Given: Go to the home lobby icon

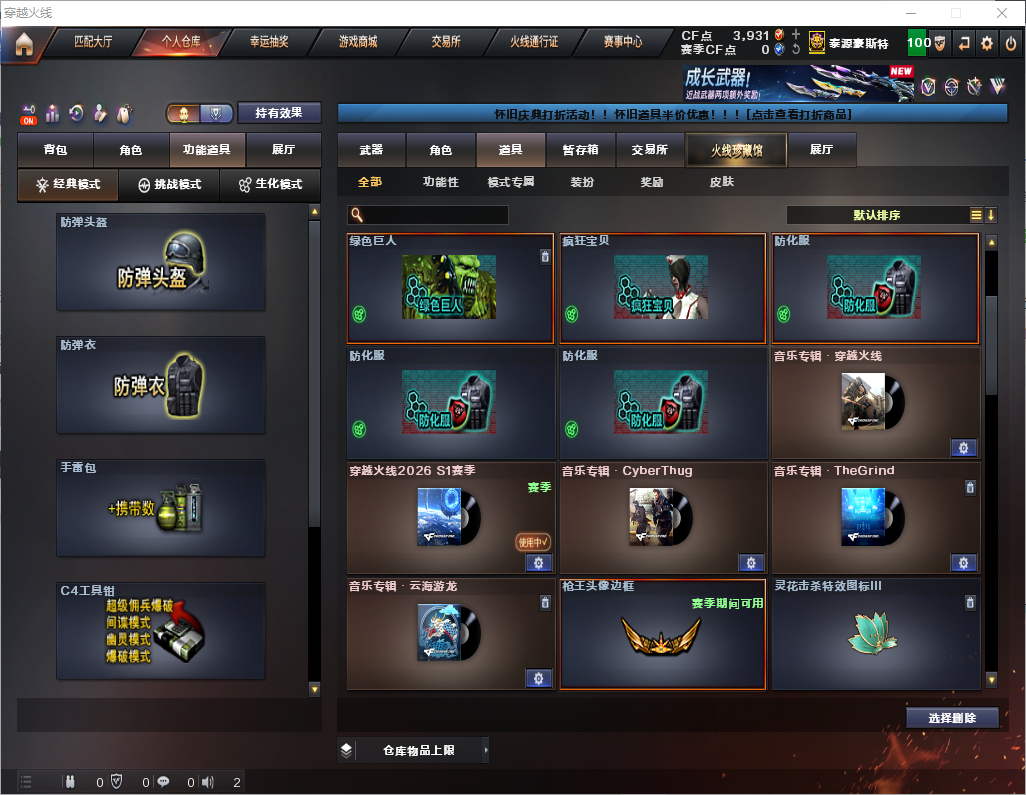Looking at the screenshot, I should point(24,44).
